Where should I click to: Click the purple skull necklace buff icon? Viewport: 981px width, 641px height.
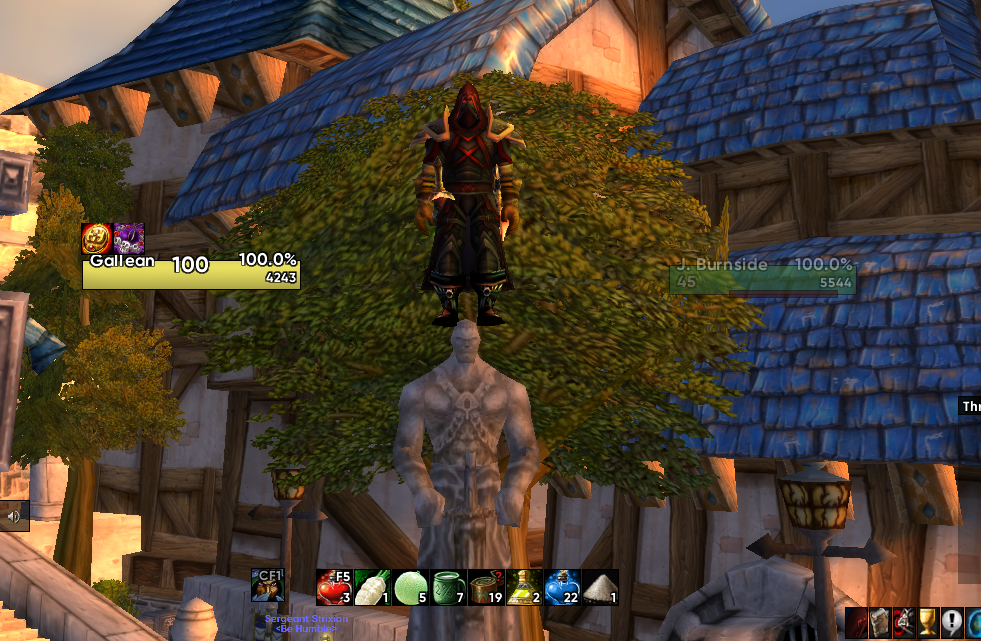pyautogui.click(x=129, y=239)
